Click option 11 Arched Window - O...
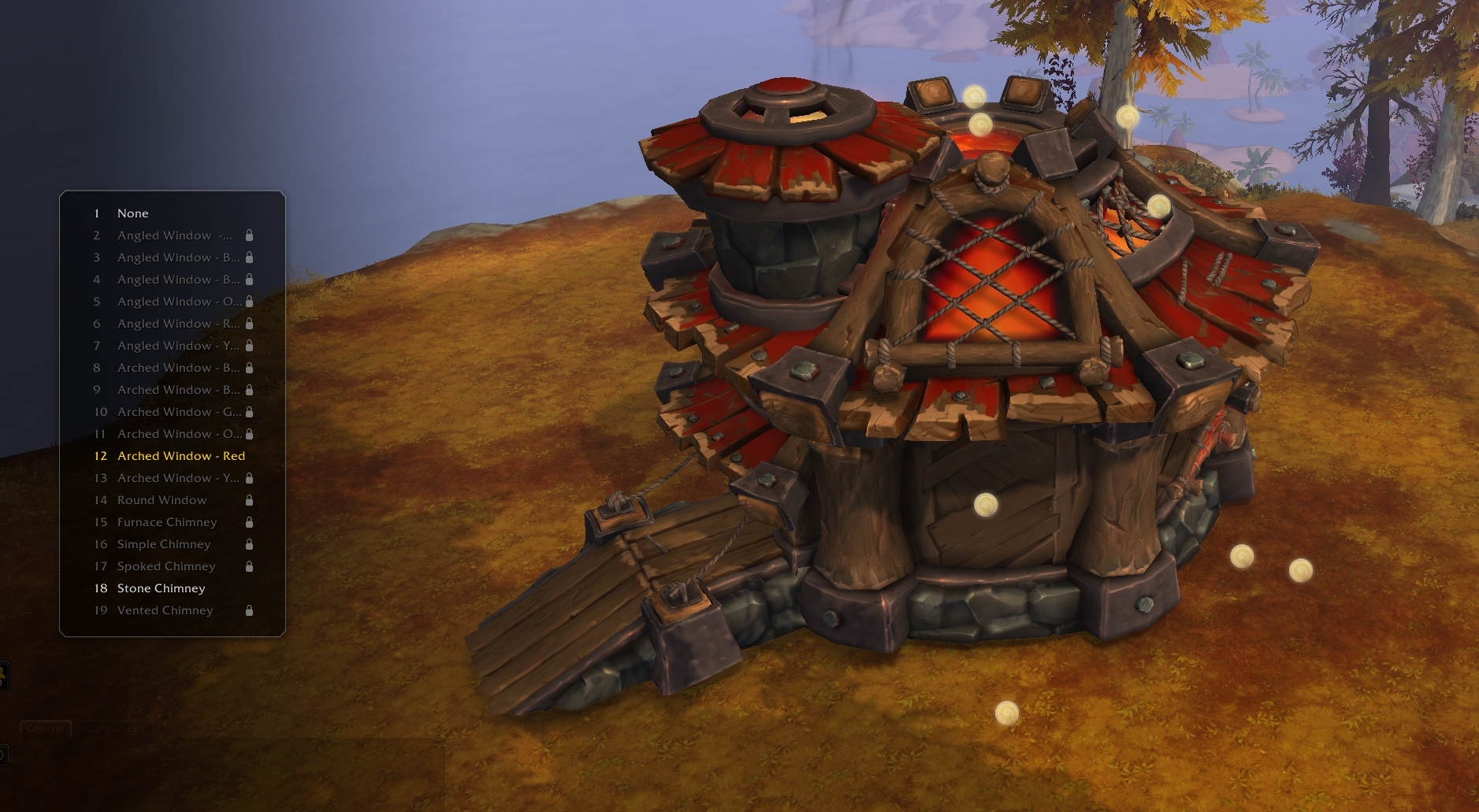The height and width of the screenshot is (812, 1479). [179, 434]
